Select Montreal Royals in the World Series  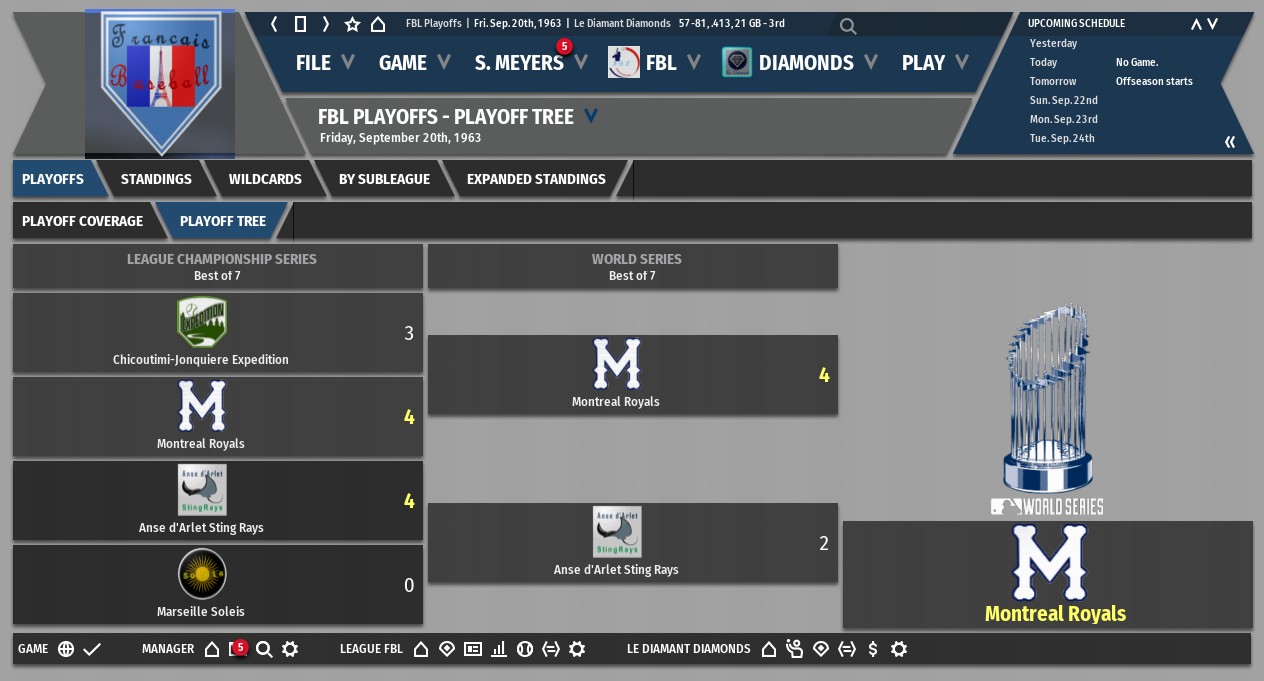[x=616, y=375]
